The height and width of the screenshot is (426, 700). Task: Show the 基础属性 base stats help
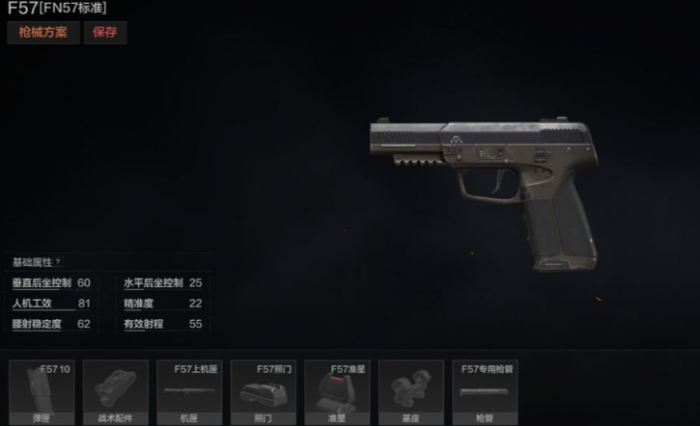pyautogui.click(x=57, y=261)
